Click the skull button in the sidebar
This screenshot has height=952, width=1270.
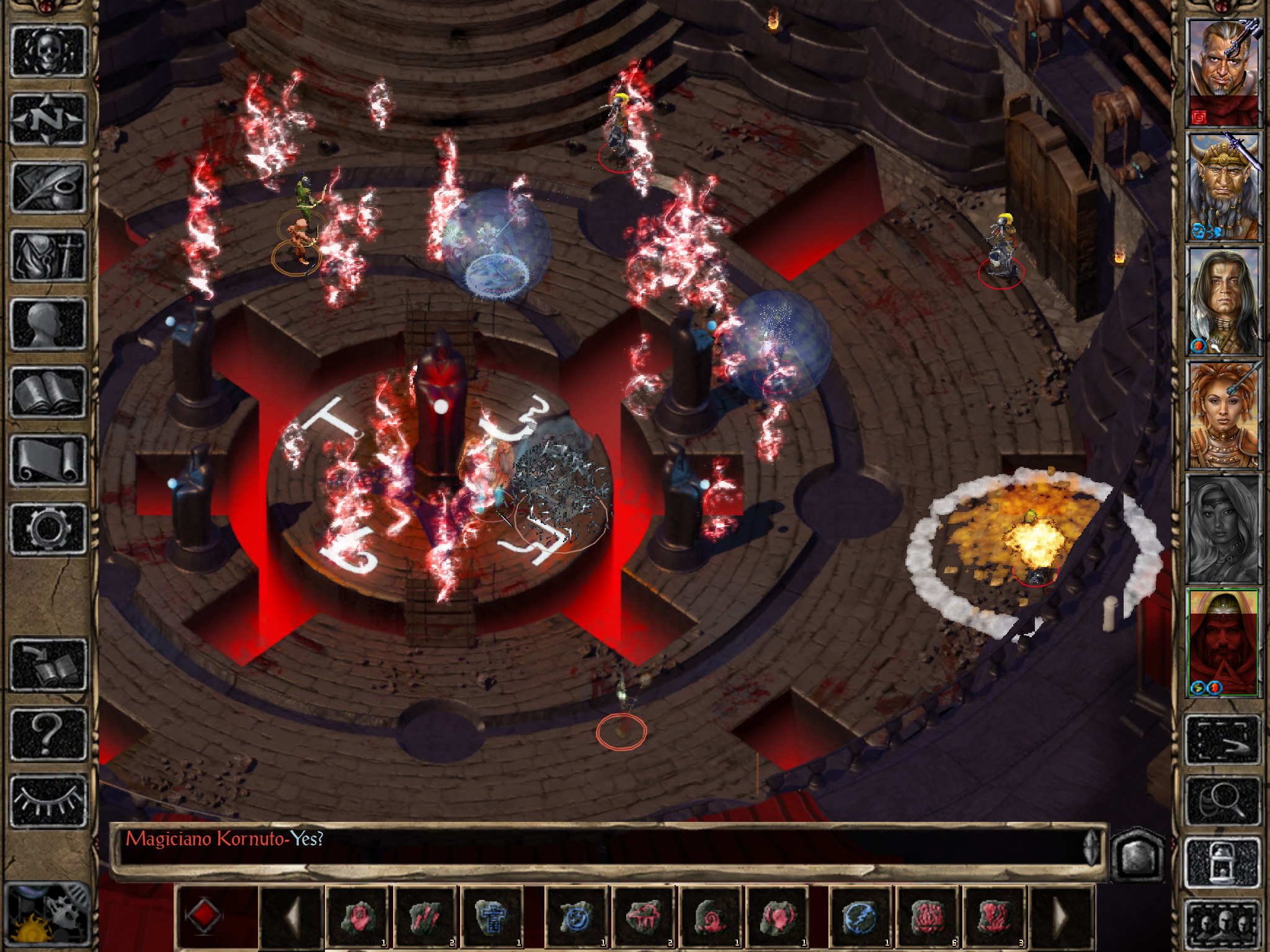tap(48, 51)
